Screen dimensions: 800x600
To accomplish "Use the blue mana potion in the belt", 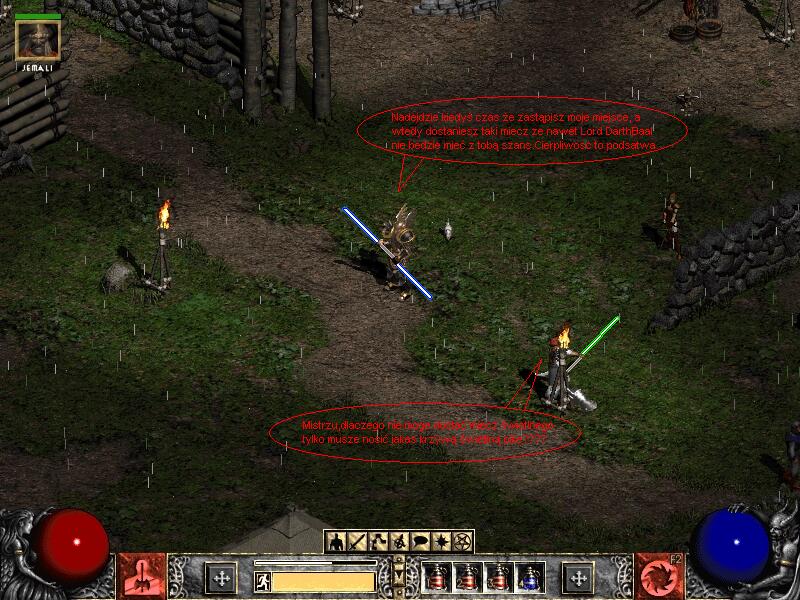I will point(530,577).
